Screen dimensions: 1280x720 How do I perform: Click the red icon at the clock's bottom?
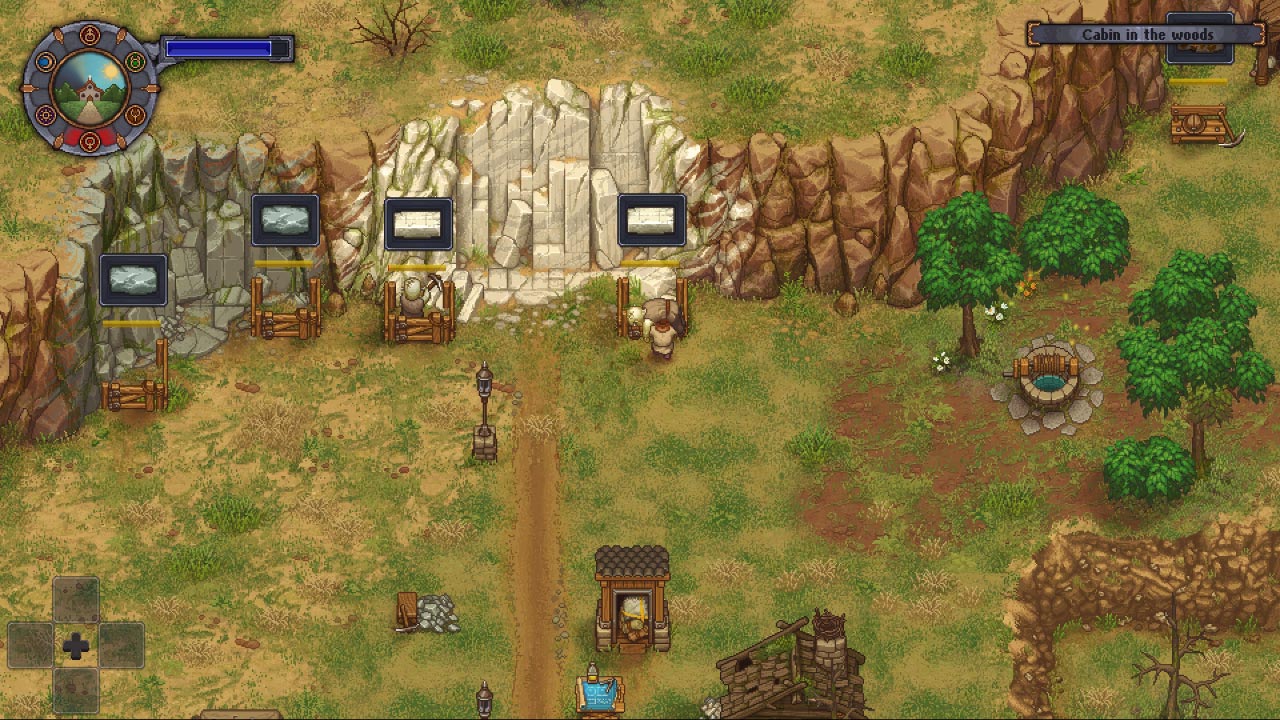89,141
